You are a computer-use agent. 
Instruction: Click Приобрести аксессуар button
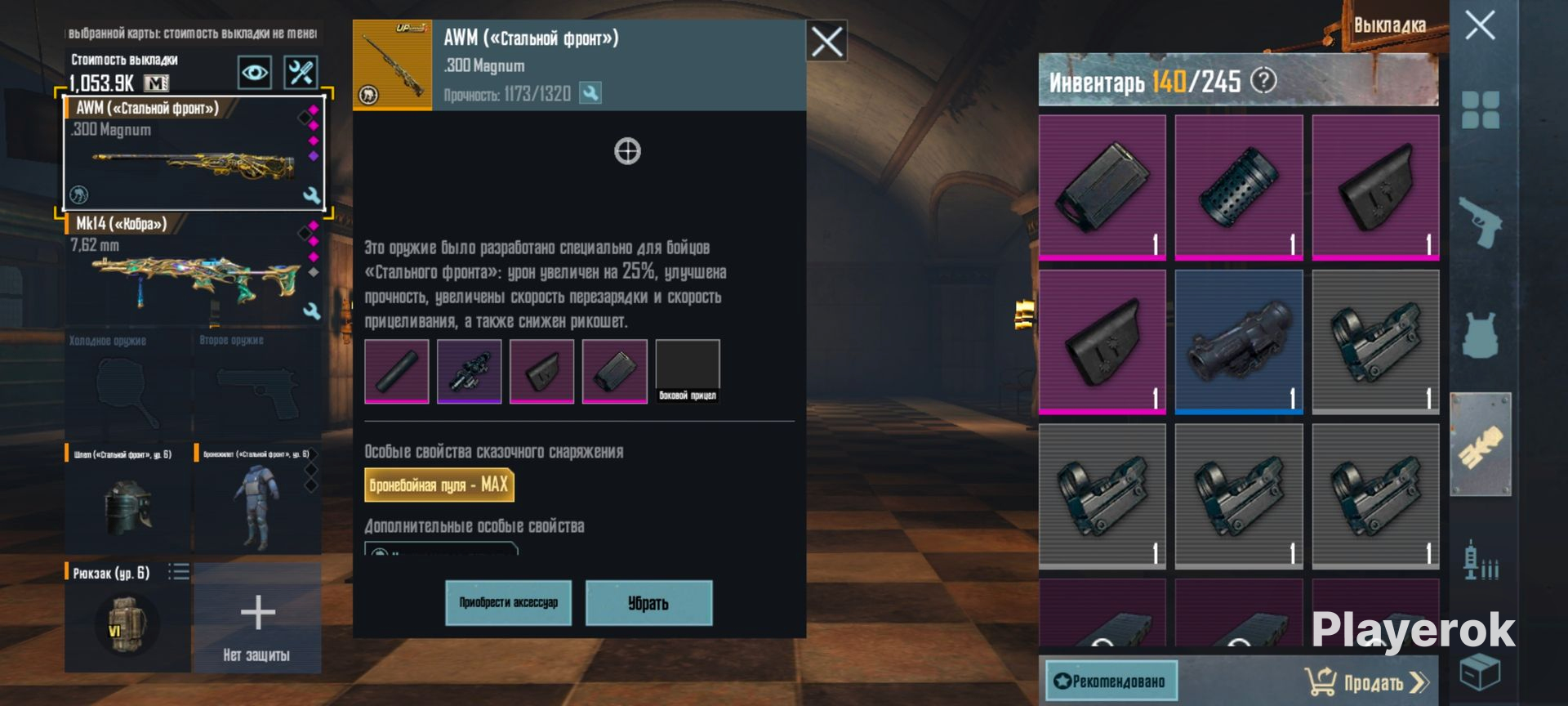[x=508, y=603]
